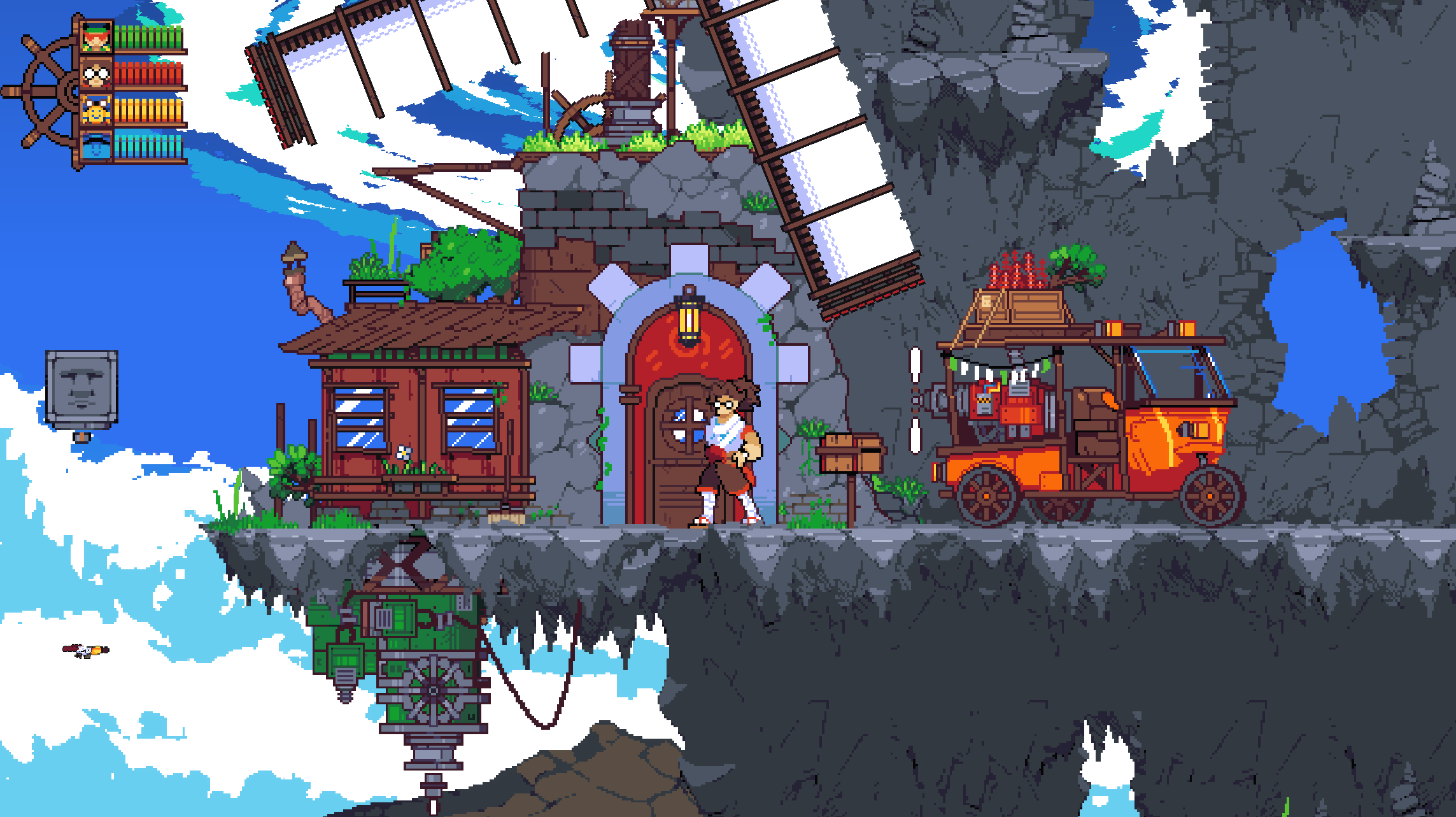Switch to the yellow smiley-shirt character portrait
This screenshot has height=817, width=1456.
[97, 111]
